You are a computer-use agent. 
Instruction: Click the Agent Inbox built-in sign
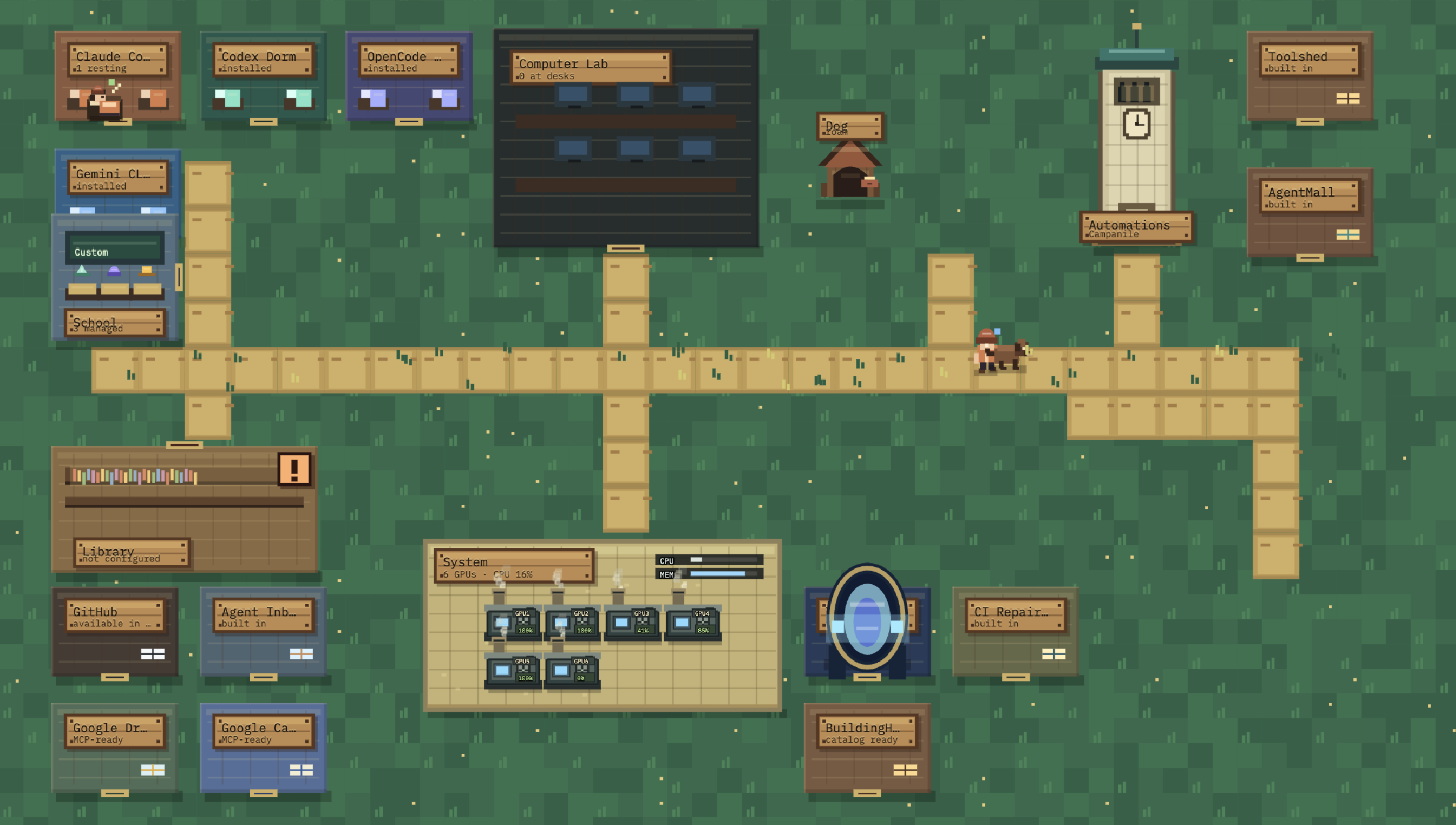pyautogui.click(x=259, y=616)
